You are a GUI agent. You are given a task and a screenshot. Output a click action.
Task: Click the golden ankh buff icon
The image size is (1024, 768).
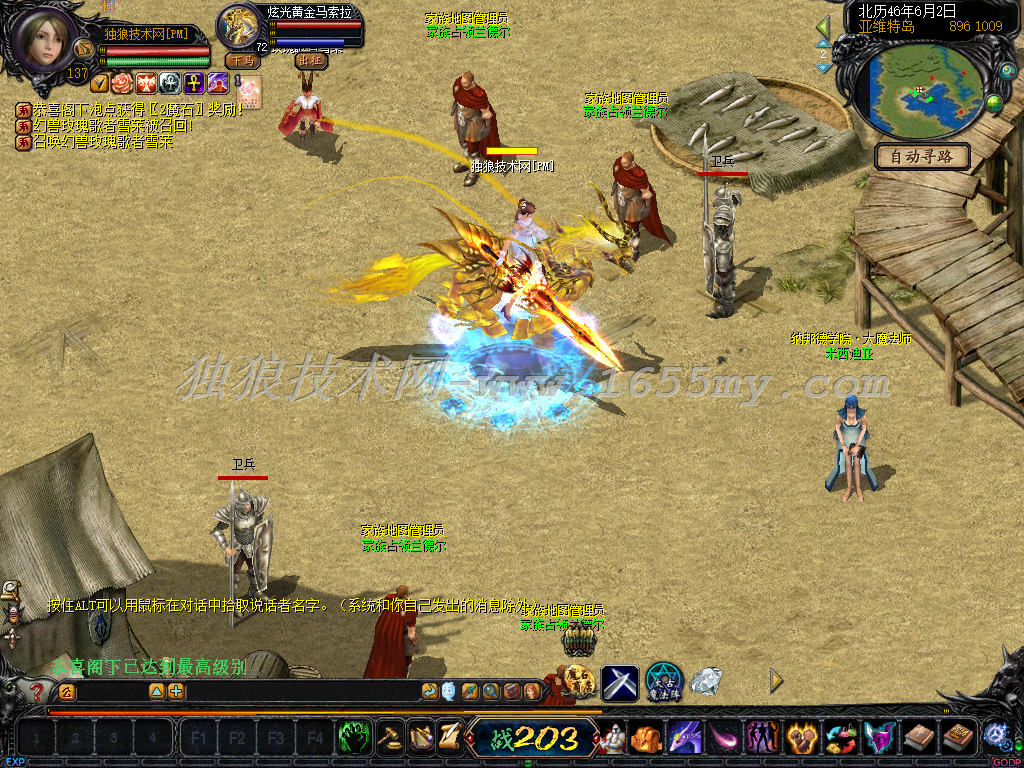click(x=194, y=83)
